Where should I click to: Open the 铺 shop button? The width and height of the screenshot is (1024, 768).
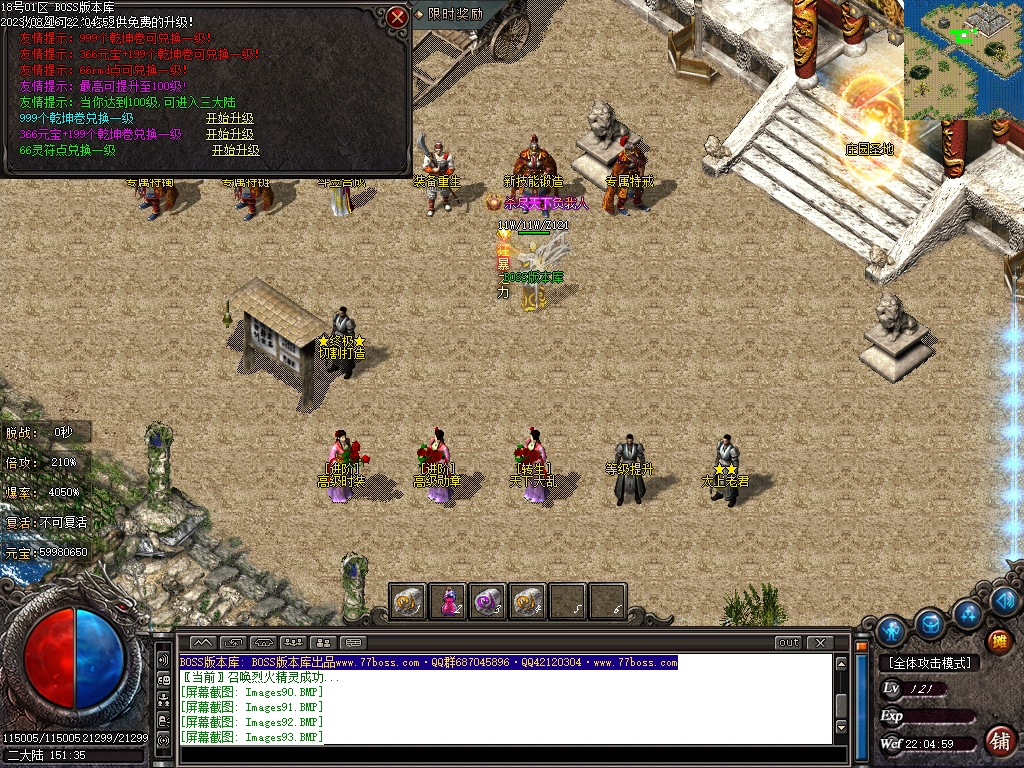(998, 740)
